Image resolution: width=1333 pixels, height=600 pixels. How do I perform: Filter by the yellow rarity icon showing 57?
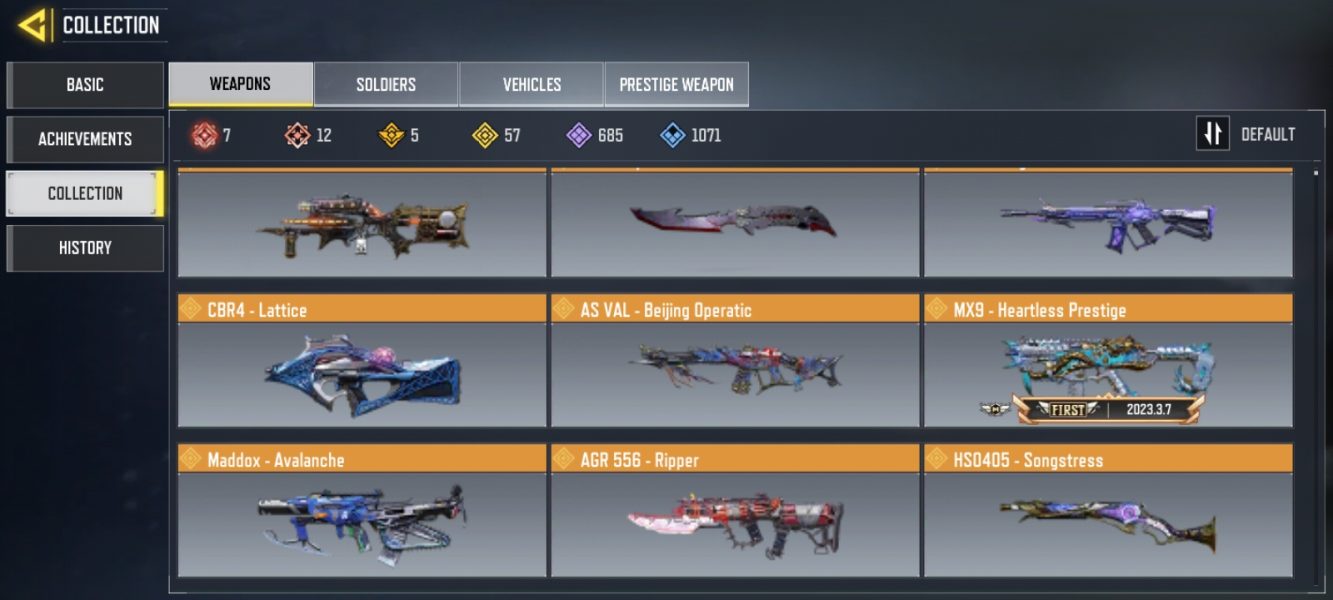[485, 135]
